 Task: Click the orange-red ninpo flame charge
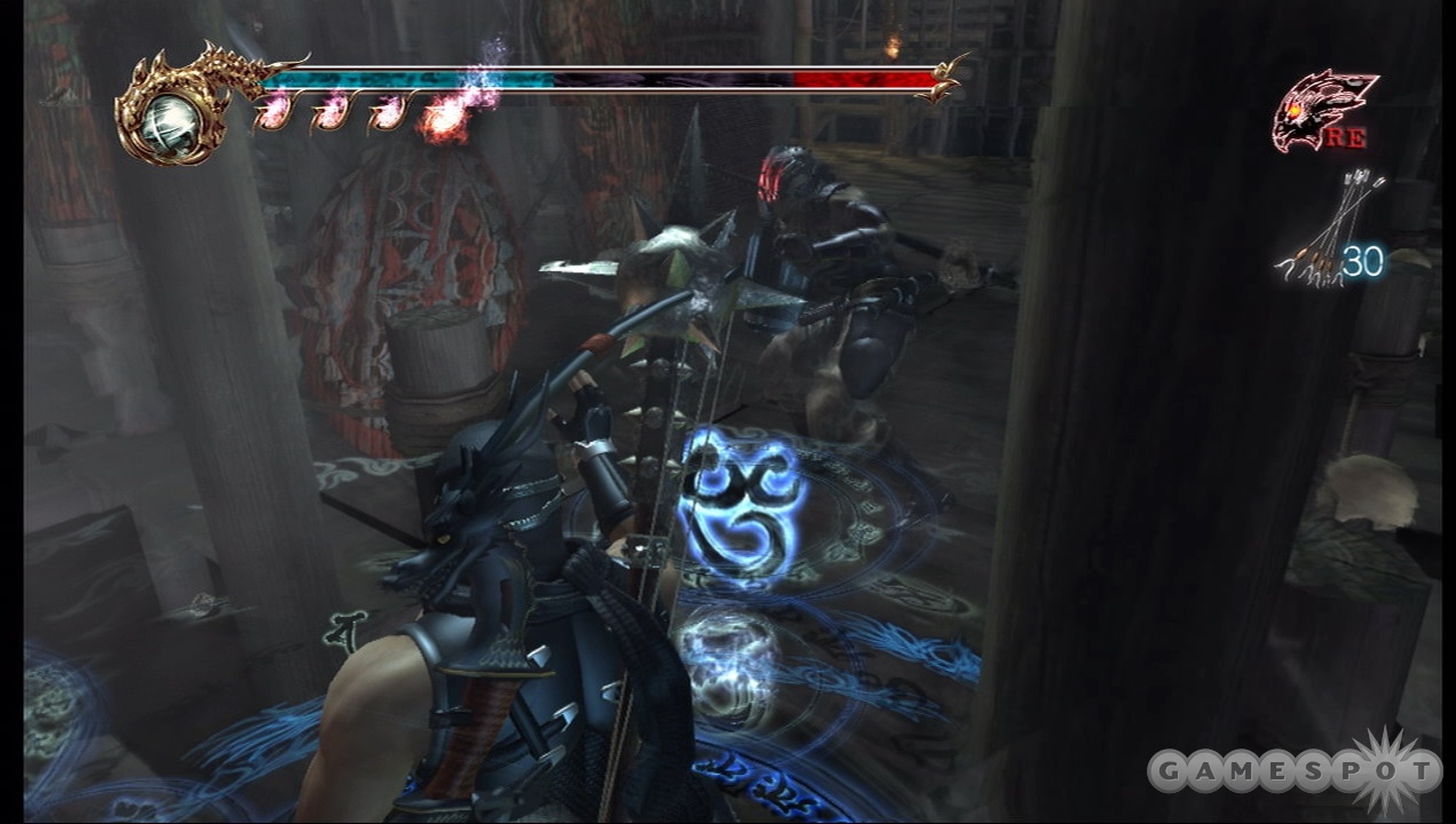click(445, 118)
